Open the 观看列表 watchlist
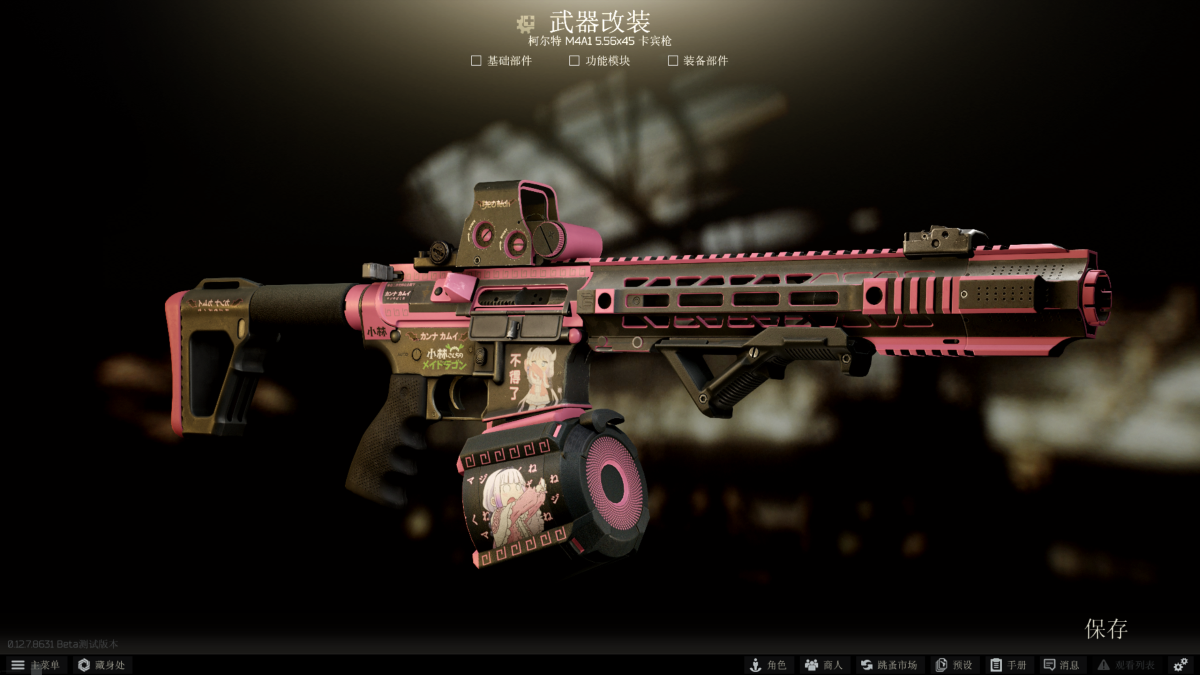This screenshot has width=1200, height=675. coord(1126,665)
